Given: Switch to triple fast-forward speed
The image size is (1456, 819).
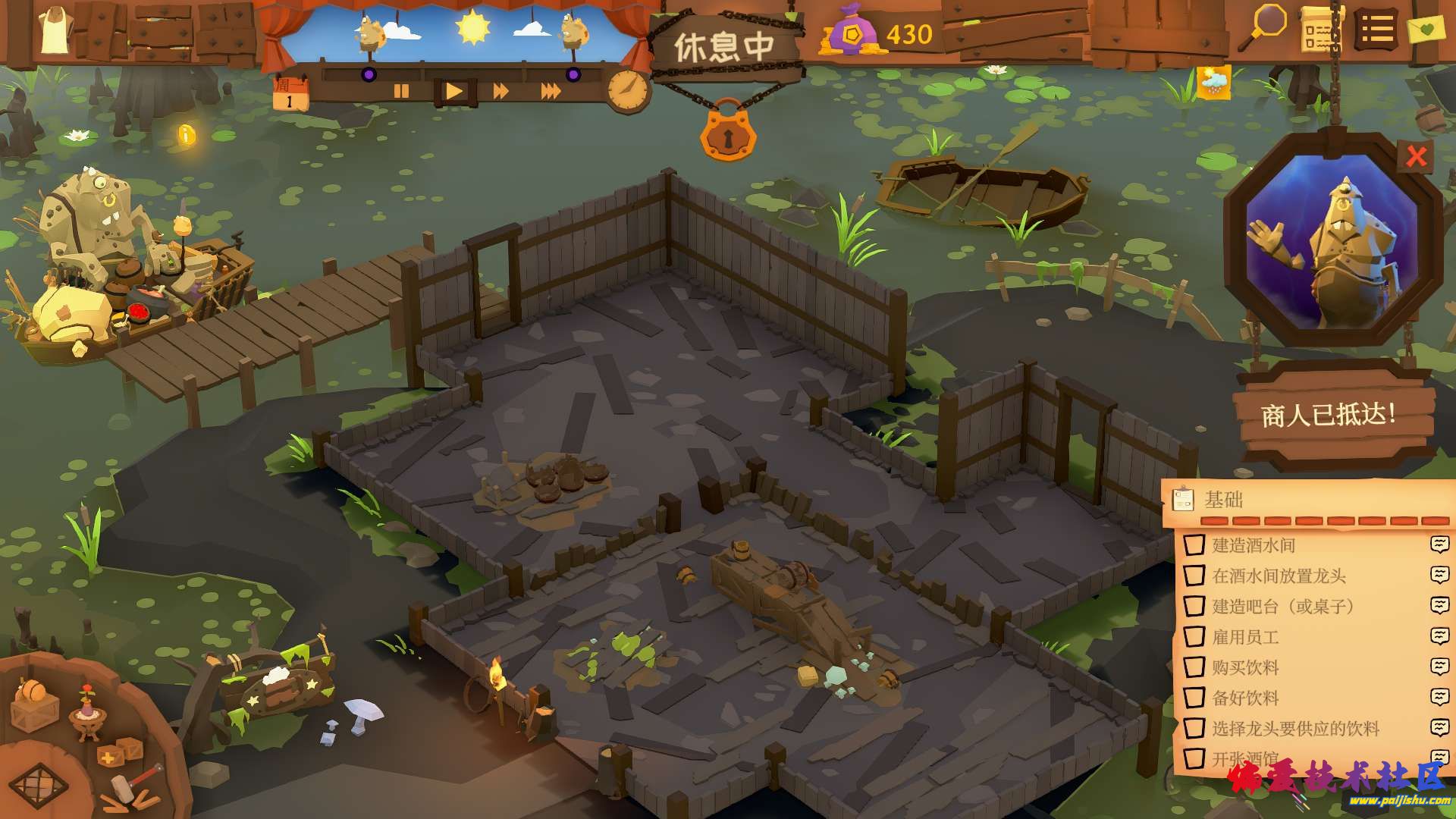Looking at the screenshot, I should pyautogui.click(x=551, y=92).
